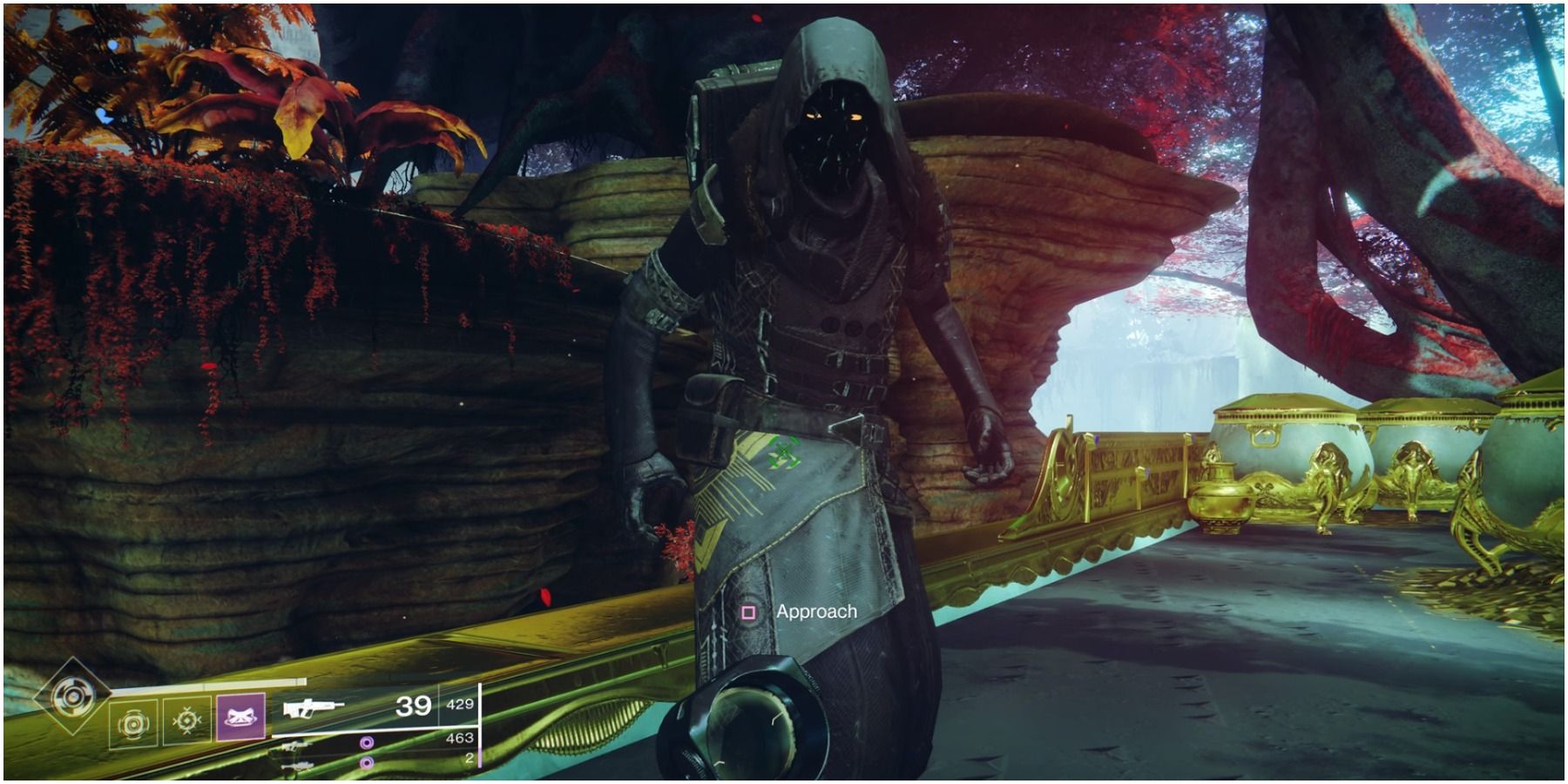Click the Approach interaction prompt
Image resolution: width=1568 pixels, height=784 pixels.
(x=817, y=612)
